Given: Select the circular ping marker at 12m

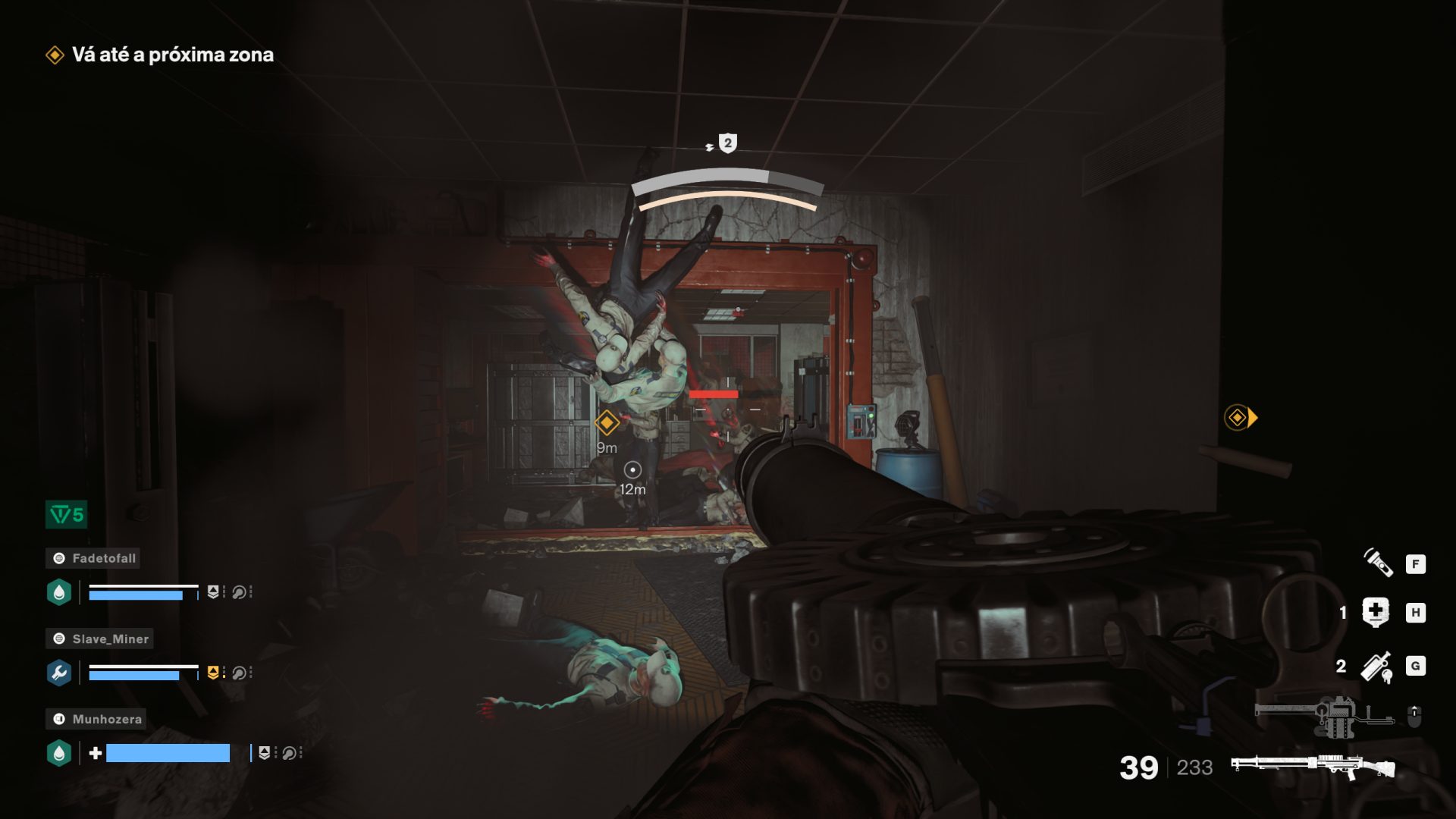Looking at the screenshot, I should 632,470.
